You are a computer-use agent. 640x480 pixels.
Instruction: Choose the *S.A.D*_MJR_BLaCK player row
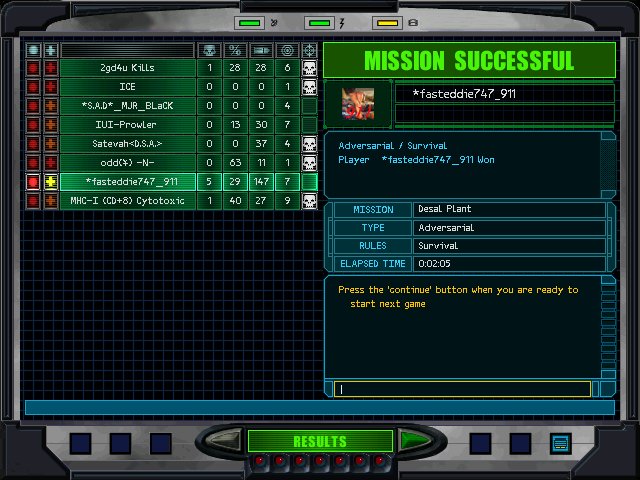pyautogui.click(x=127, y=106)
